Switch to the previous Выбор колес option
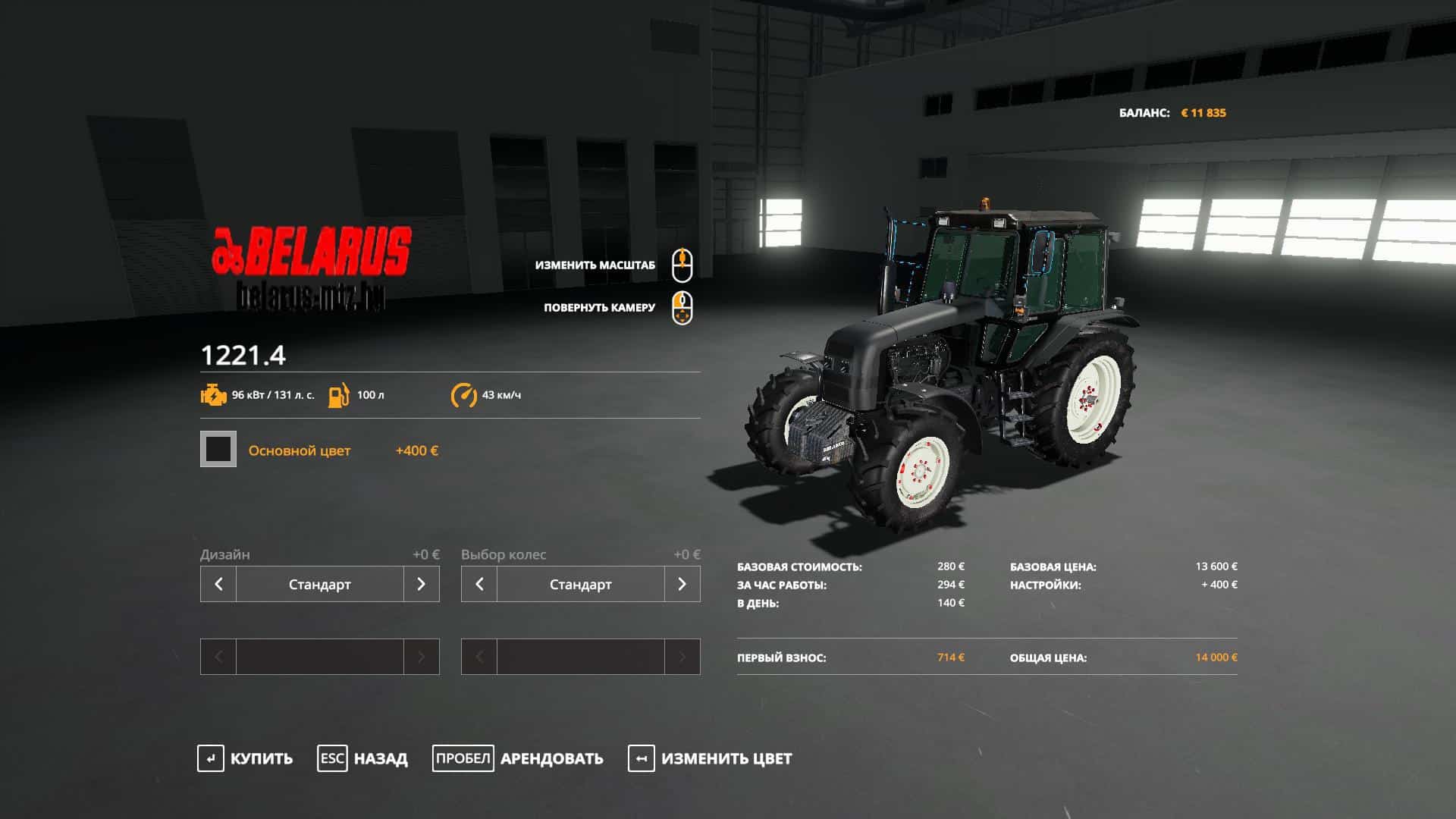The image size is (1456, 819). coord(479,584)
